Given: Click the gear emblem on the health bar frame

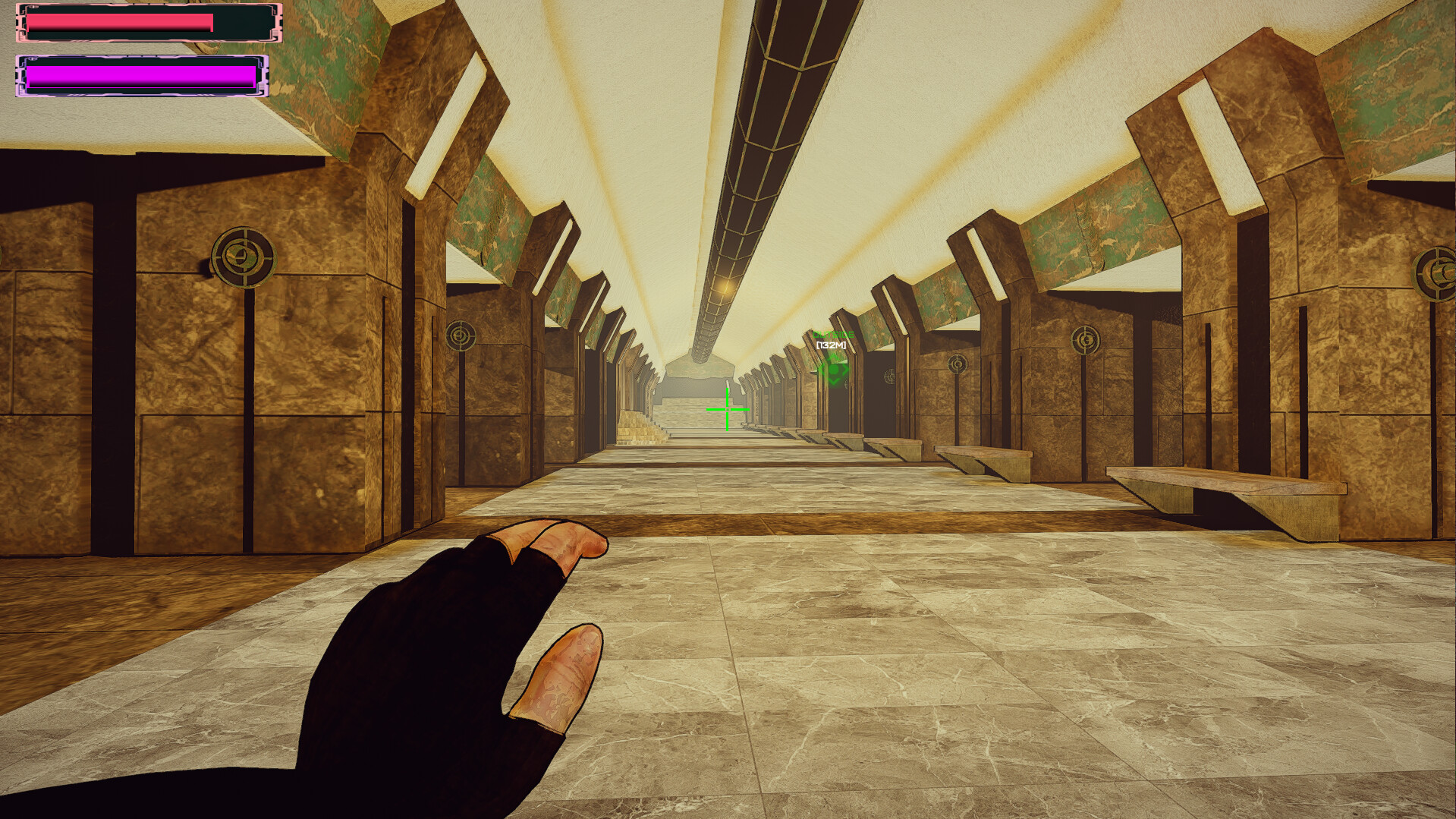Looking at the screenshot, I should click(x=33, y=6).
